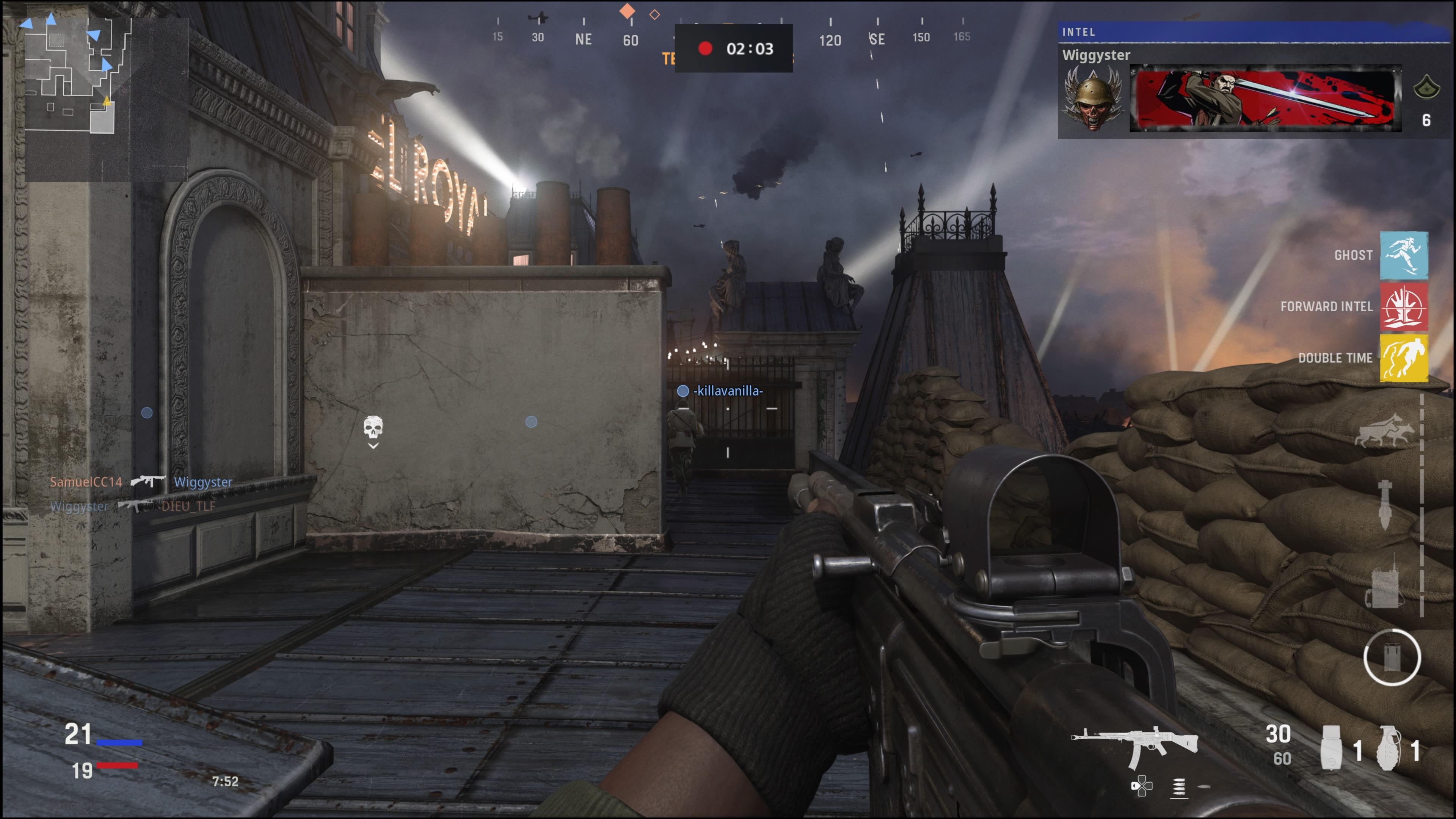
Task: Select the SamuelCC14 kill feed entry
Action: (86, 482)
